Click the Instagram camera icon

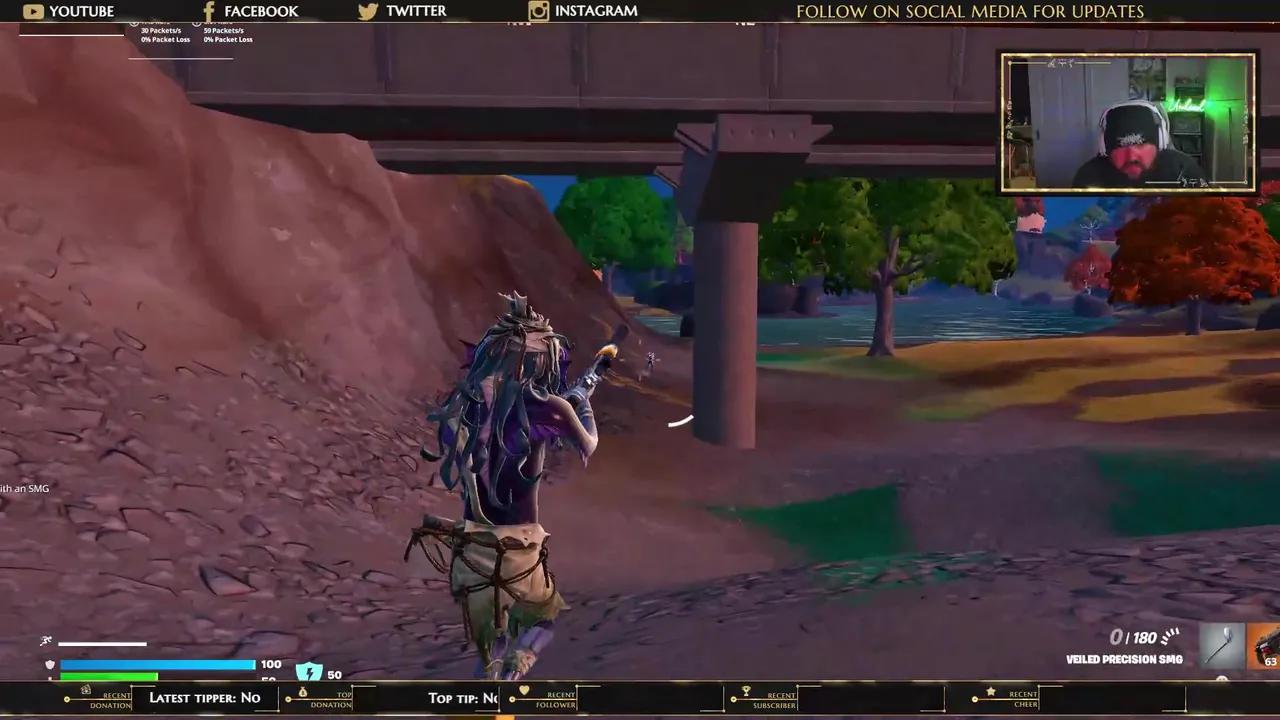pos(538,11)
